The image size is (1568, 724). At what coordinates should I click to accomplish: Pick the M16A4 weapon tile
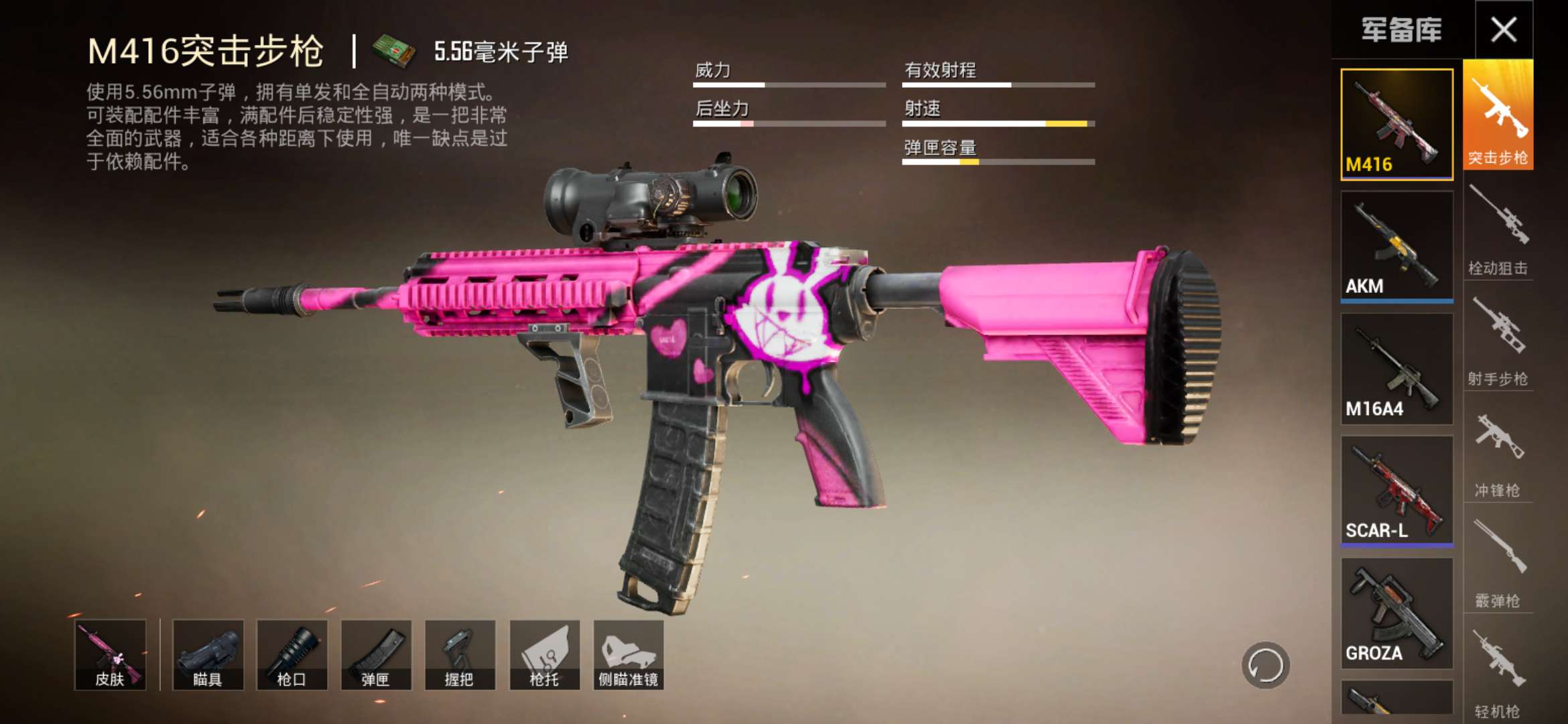[x=1396, y=369]
